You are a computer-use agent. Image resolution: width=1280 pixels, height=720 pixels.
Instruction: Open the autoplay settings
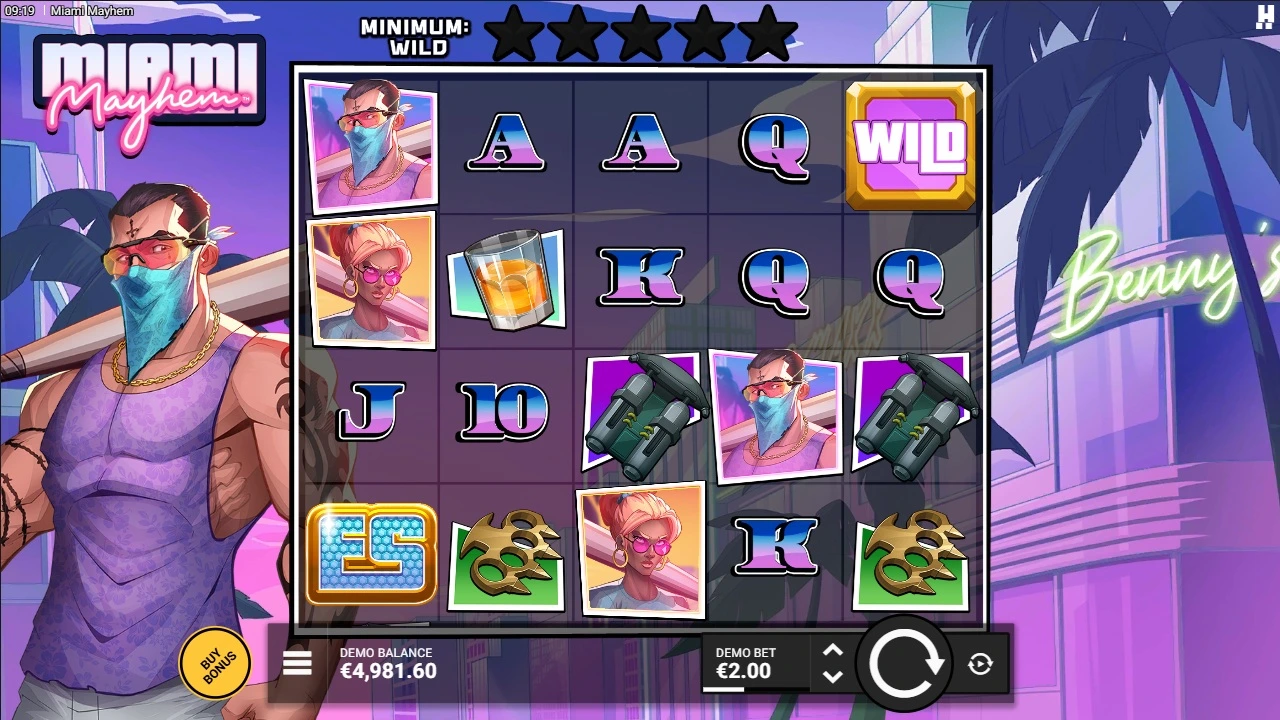(x=980, y=664)
